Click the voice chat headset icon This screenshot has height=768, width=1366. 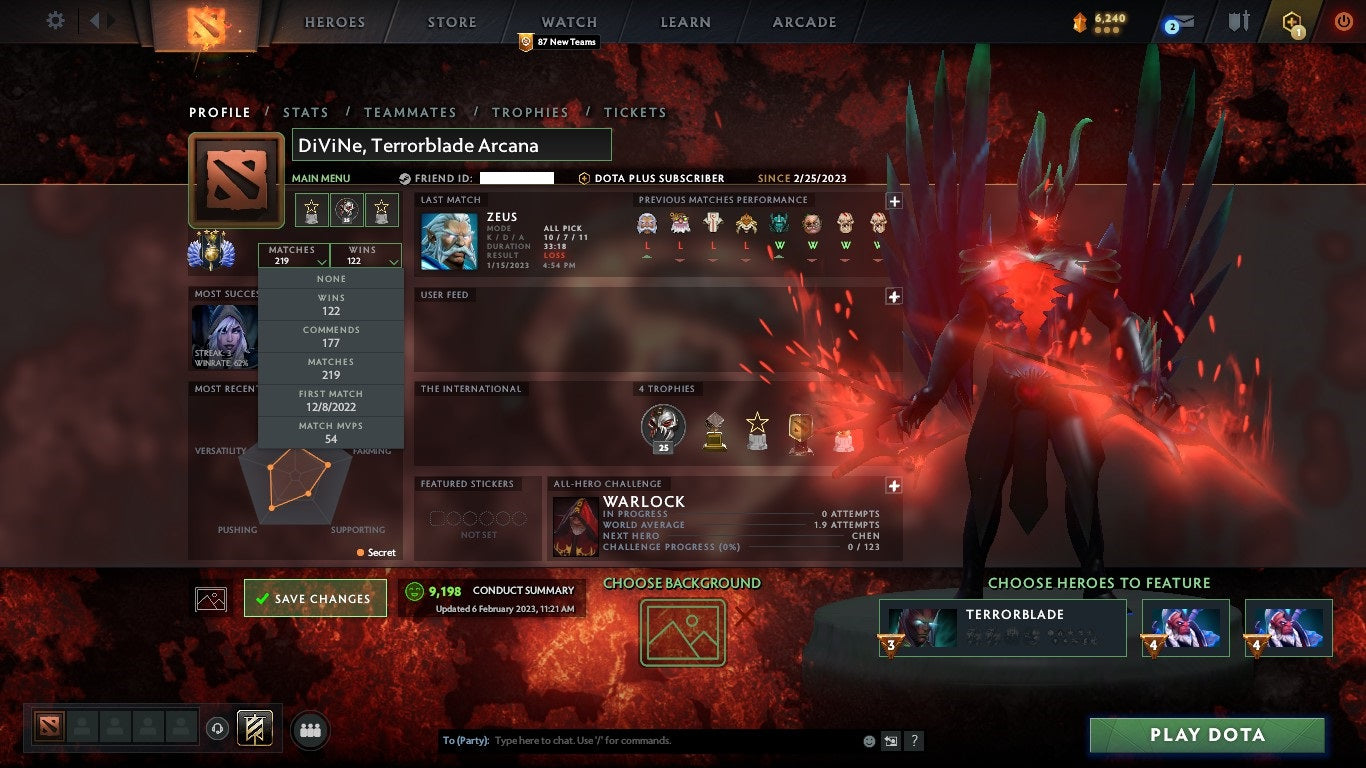click(x=219, y=729)
